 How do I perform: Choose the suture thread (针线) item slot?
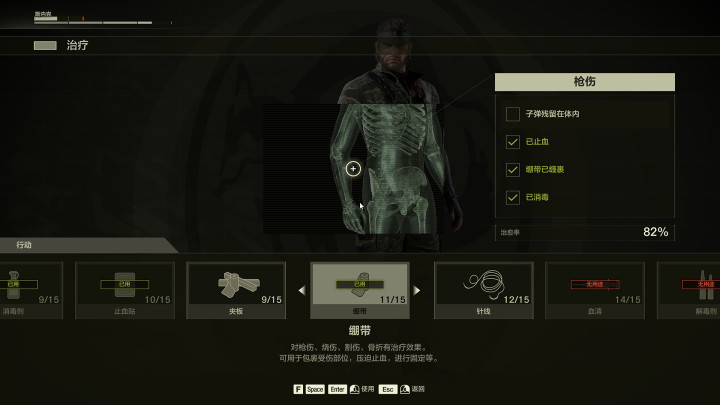tap(483, 290)
